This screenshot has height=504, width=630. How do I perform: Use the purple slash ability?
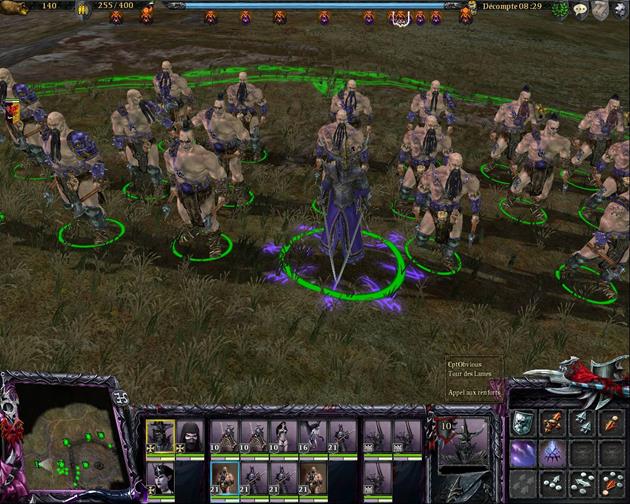(x=523, y=453)
